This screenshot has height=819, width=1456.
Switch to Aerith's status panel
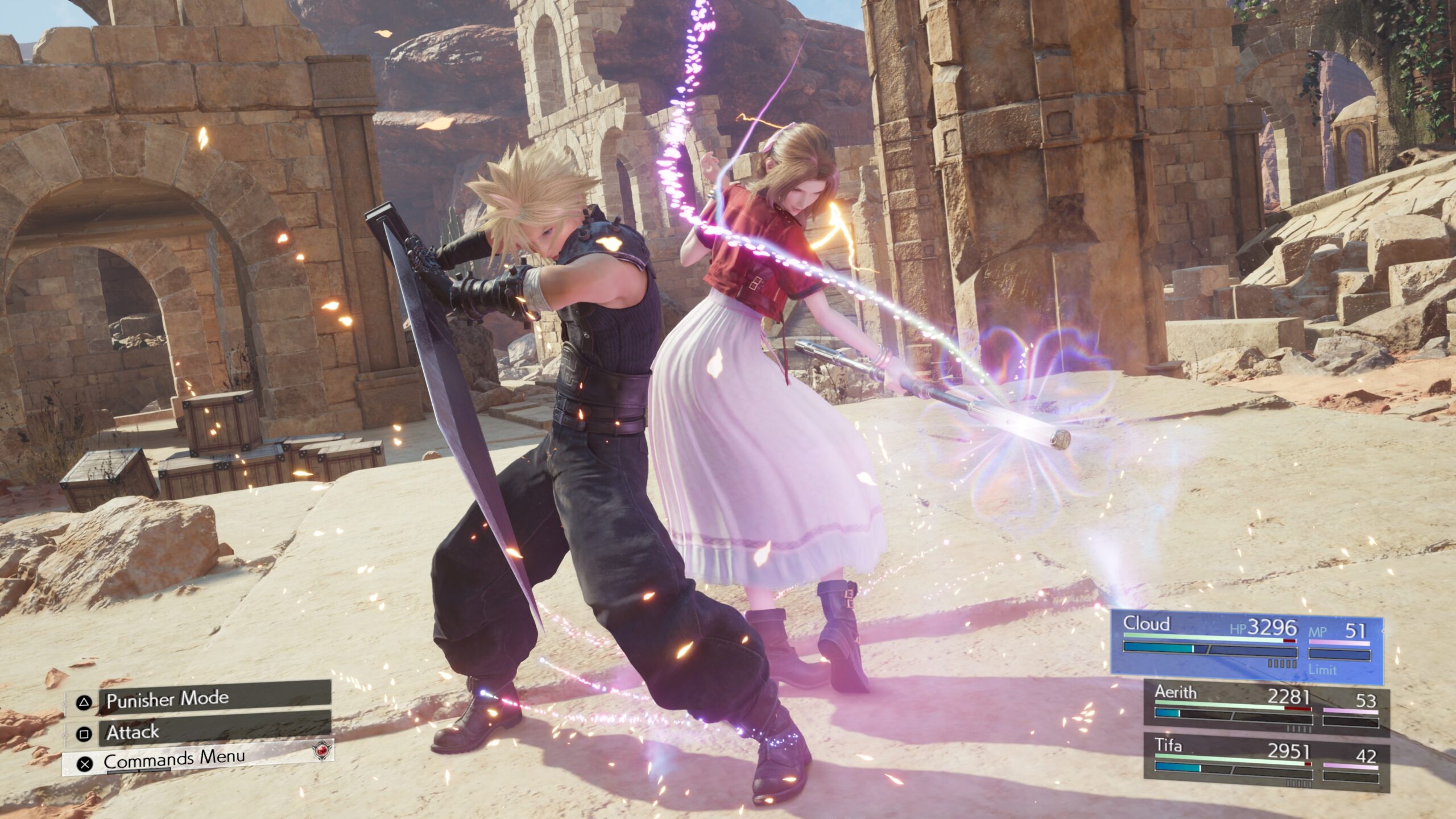(x=1268, y=705)
